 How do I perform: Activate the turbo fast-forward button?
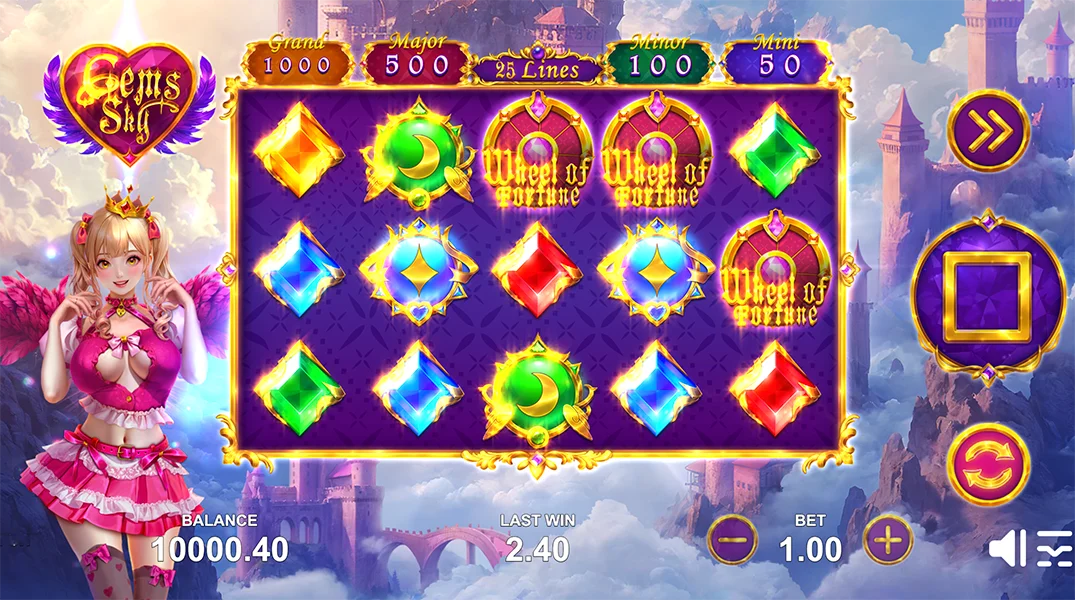(988, 130)
